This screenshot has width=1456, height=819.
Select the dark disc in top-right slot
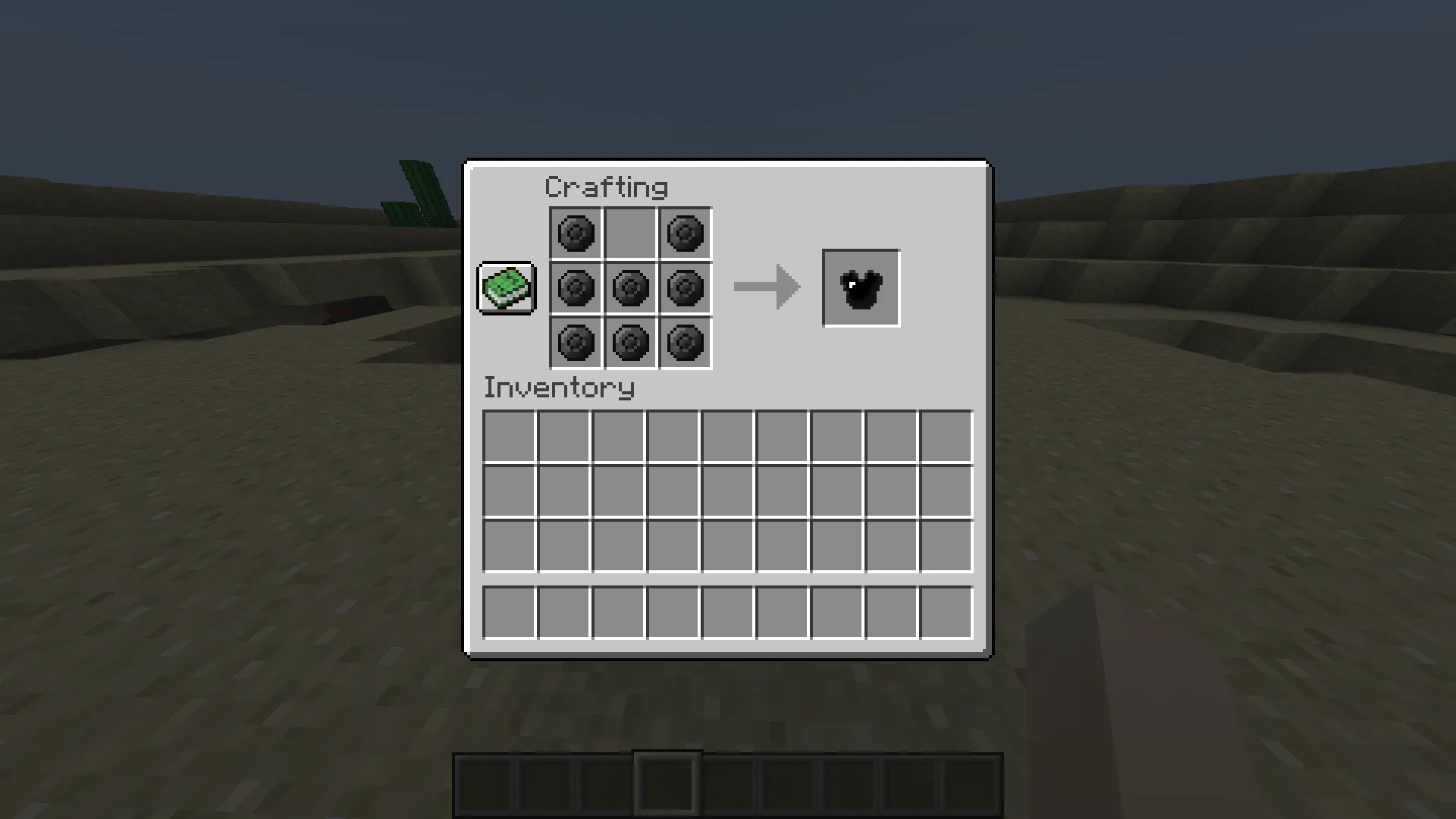pyautogui.click(x=686, y=233)
